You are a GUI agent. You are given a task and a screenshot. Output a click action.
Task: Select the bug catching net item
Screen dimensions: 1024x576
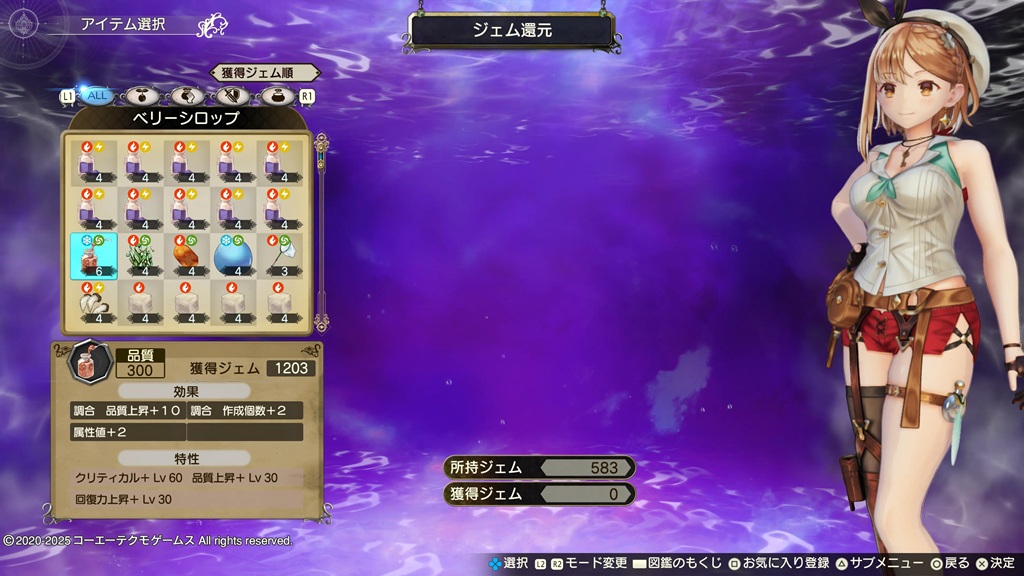[x=279, y=255]
